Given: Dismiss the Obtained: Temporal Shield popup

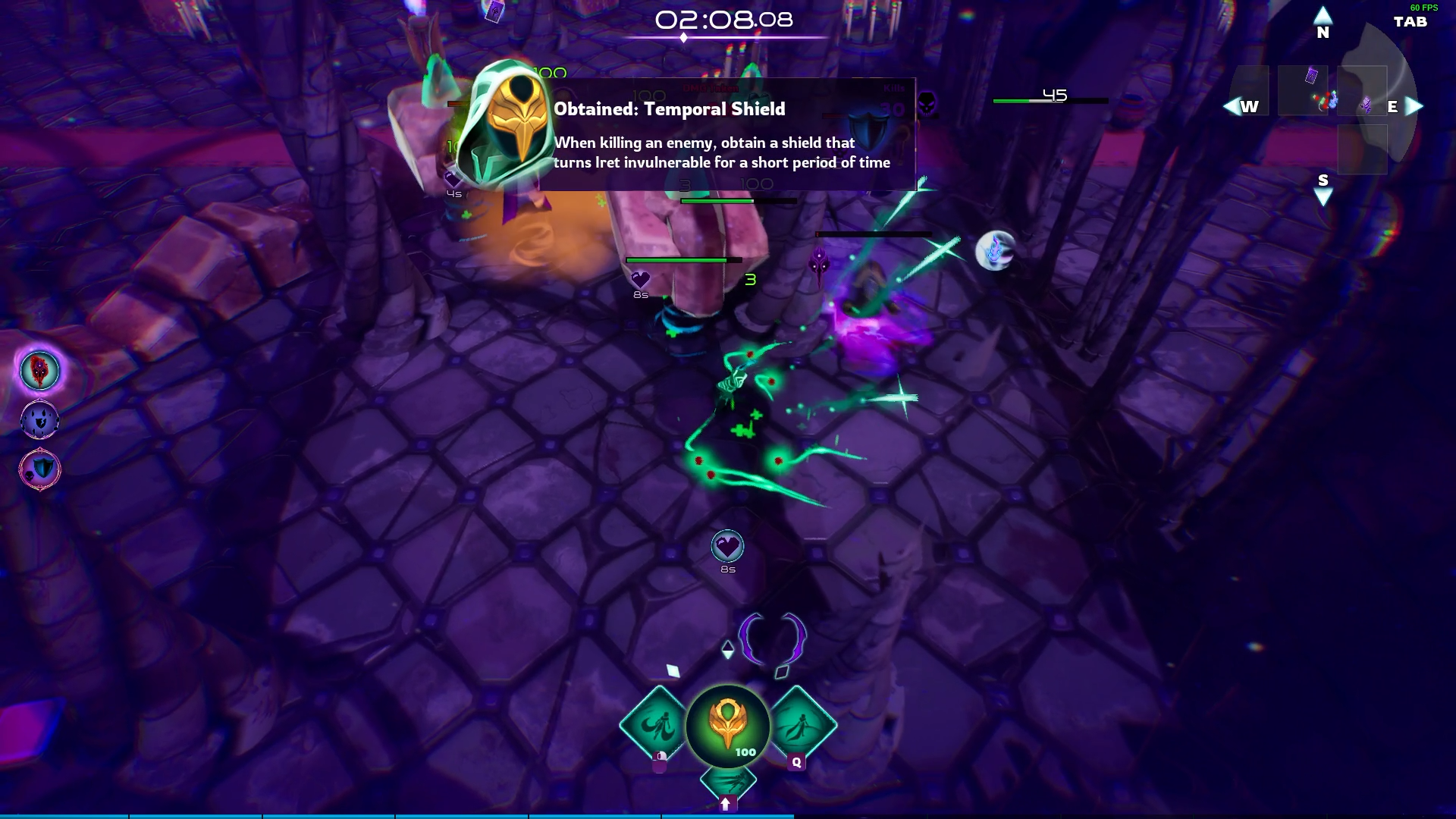Looking at the screenshot, I should pyautogui.click(x=728, y=133).
